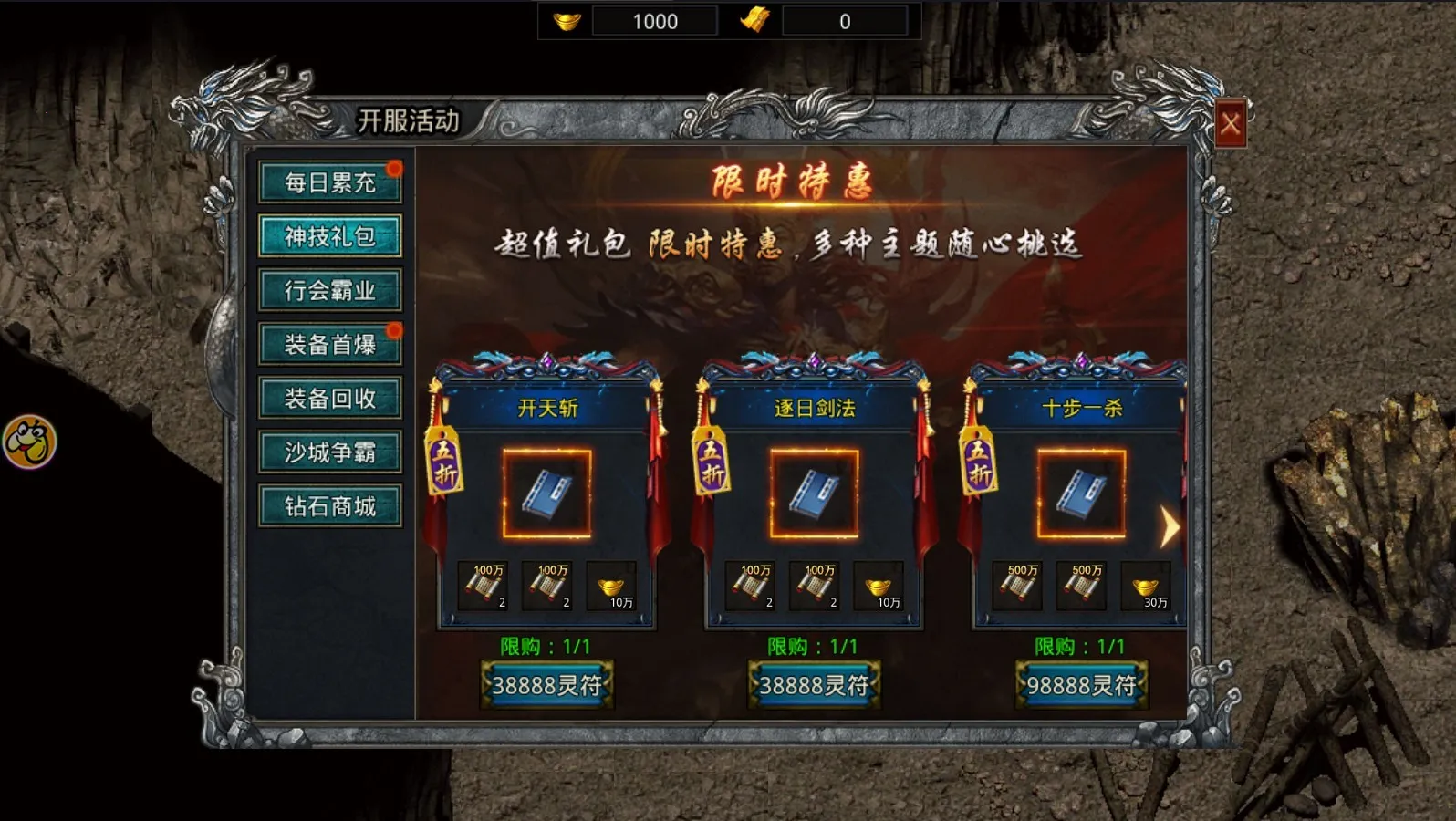Viewport: 1456px width, 821px height.
Task: Inspect the 10万 gold ingot reward under 开天斩
Action: (x=611, y=587)
